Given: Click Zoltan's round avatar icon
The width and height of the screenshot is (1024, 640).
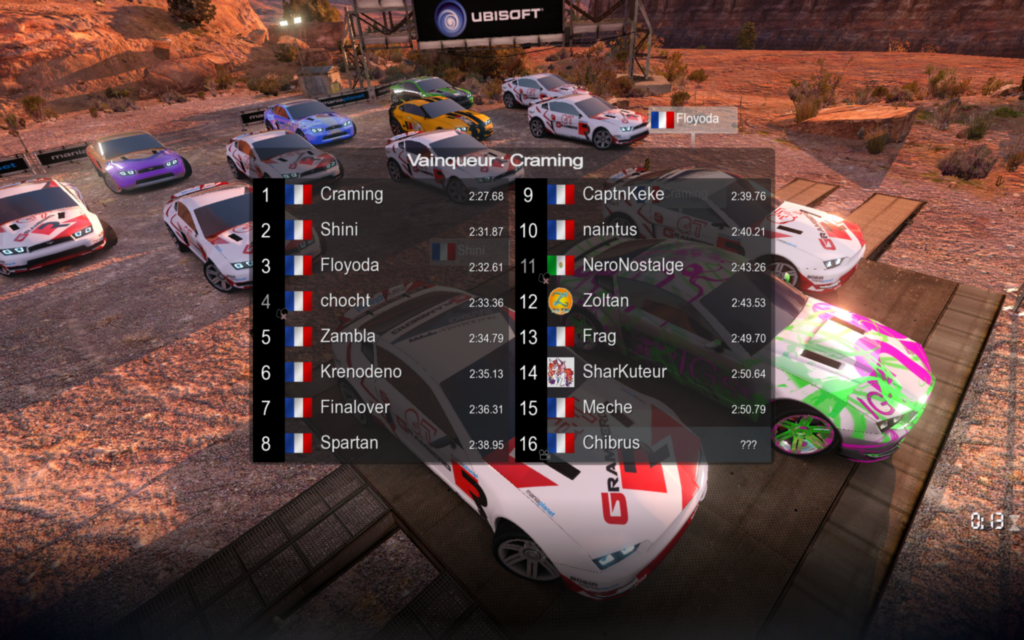Looking at the screenshot, I should 561,301.
